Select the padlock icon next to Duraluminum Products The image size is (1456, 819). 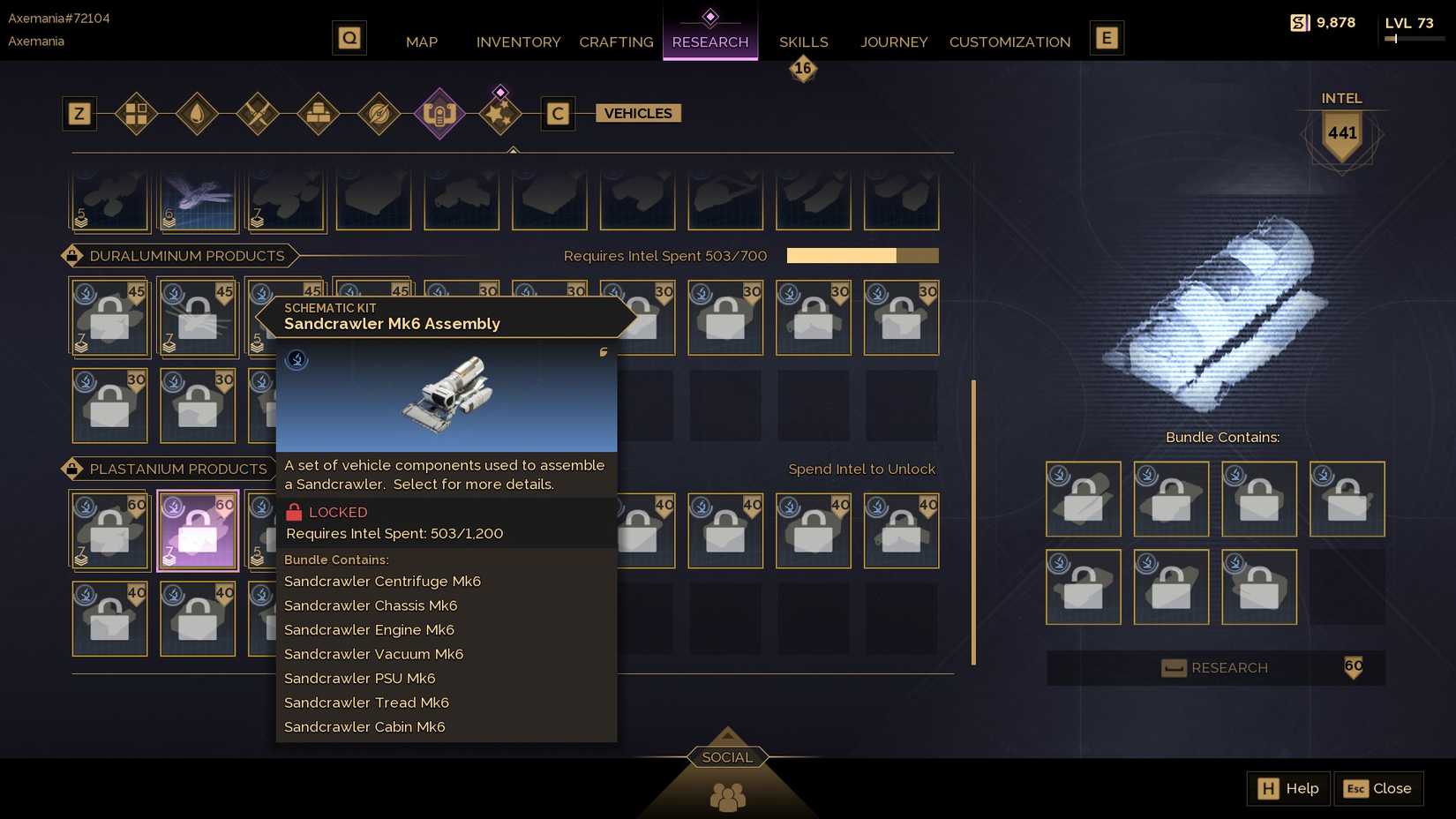click(x=71, y=256)
